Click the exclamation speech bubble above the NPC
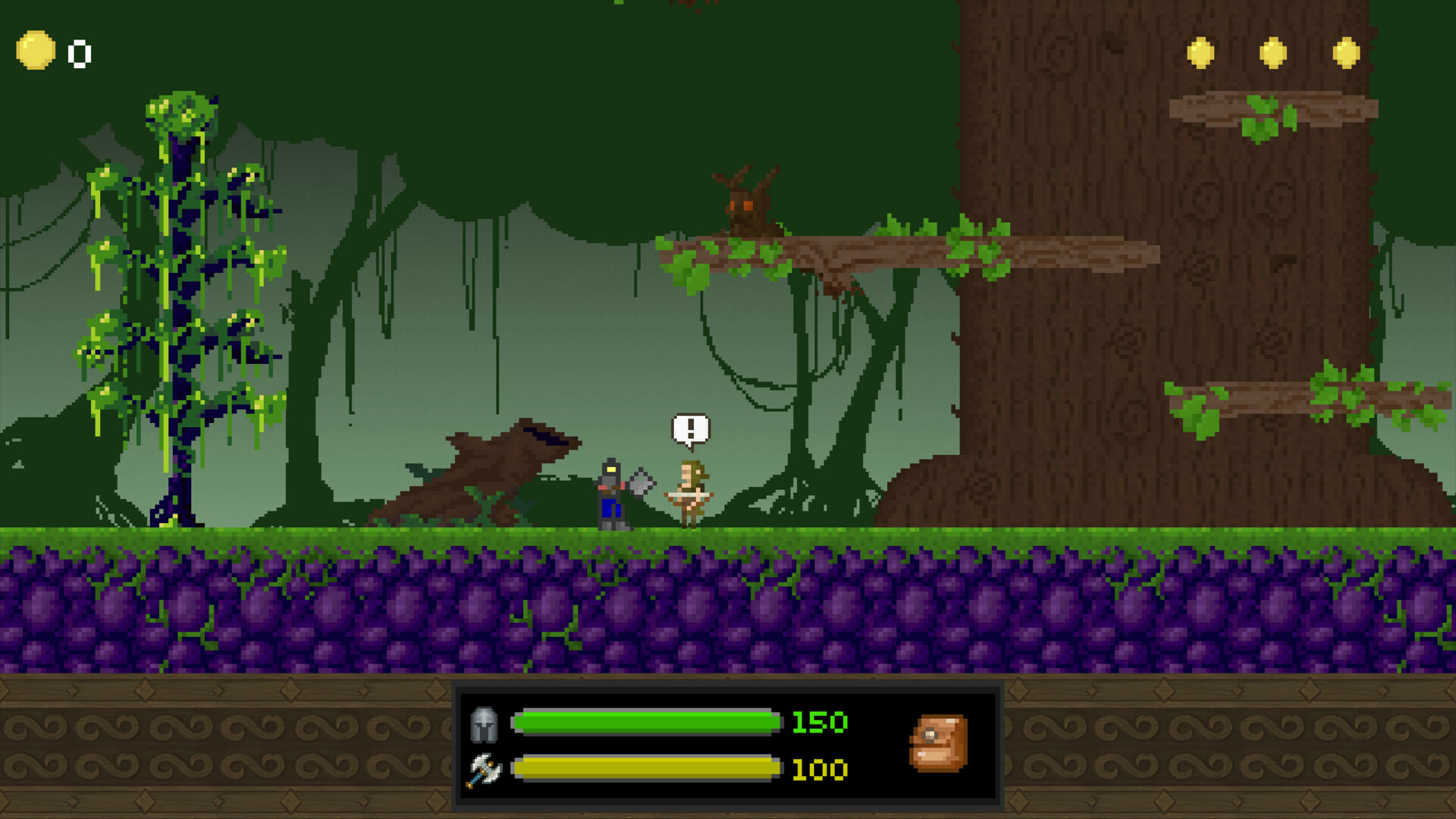The image size is (1456, 819). [689, 428]
